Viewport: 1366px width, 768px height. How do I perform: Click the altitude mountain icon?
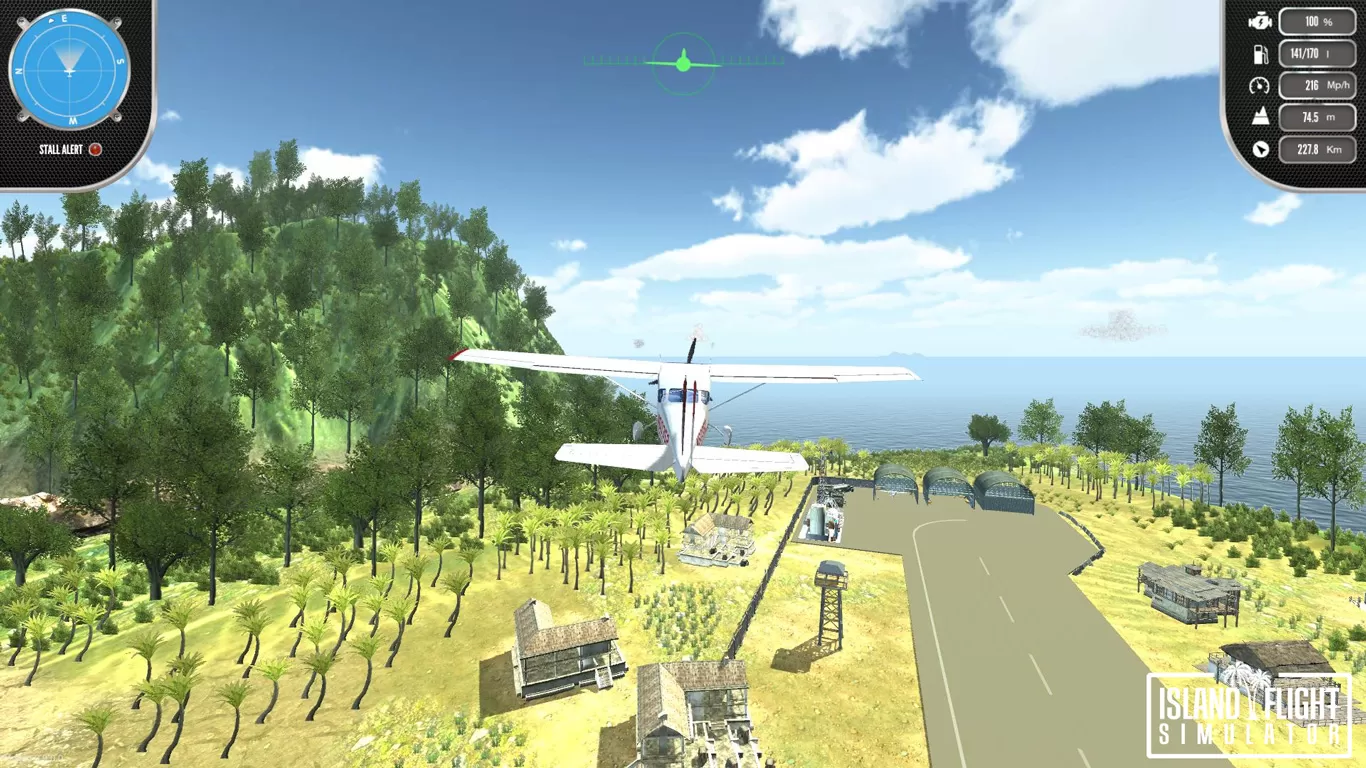pos(1261,117)
